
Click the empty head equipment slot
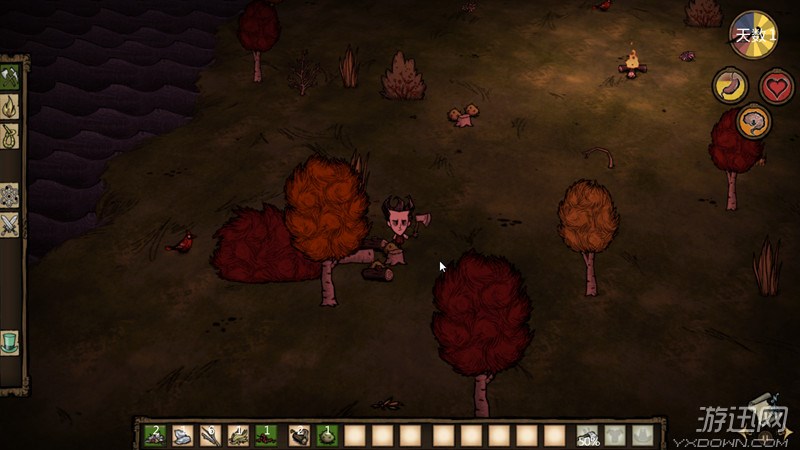click(x=642, y=435)
